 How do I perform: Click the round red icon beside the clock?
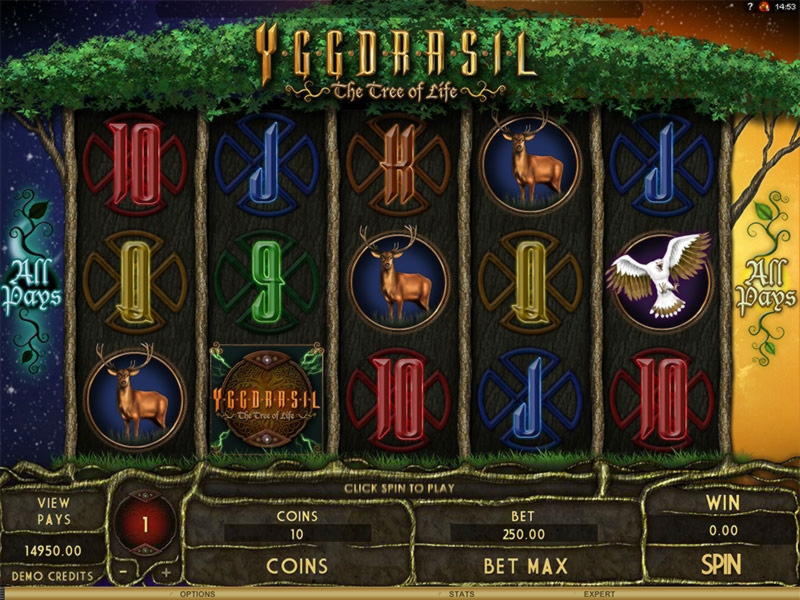[x=763, y=7]
